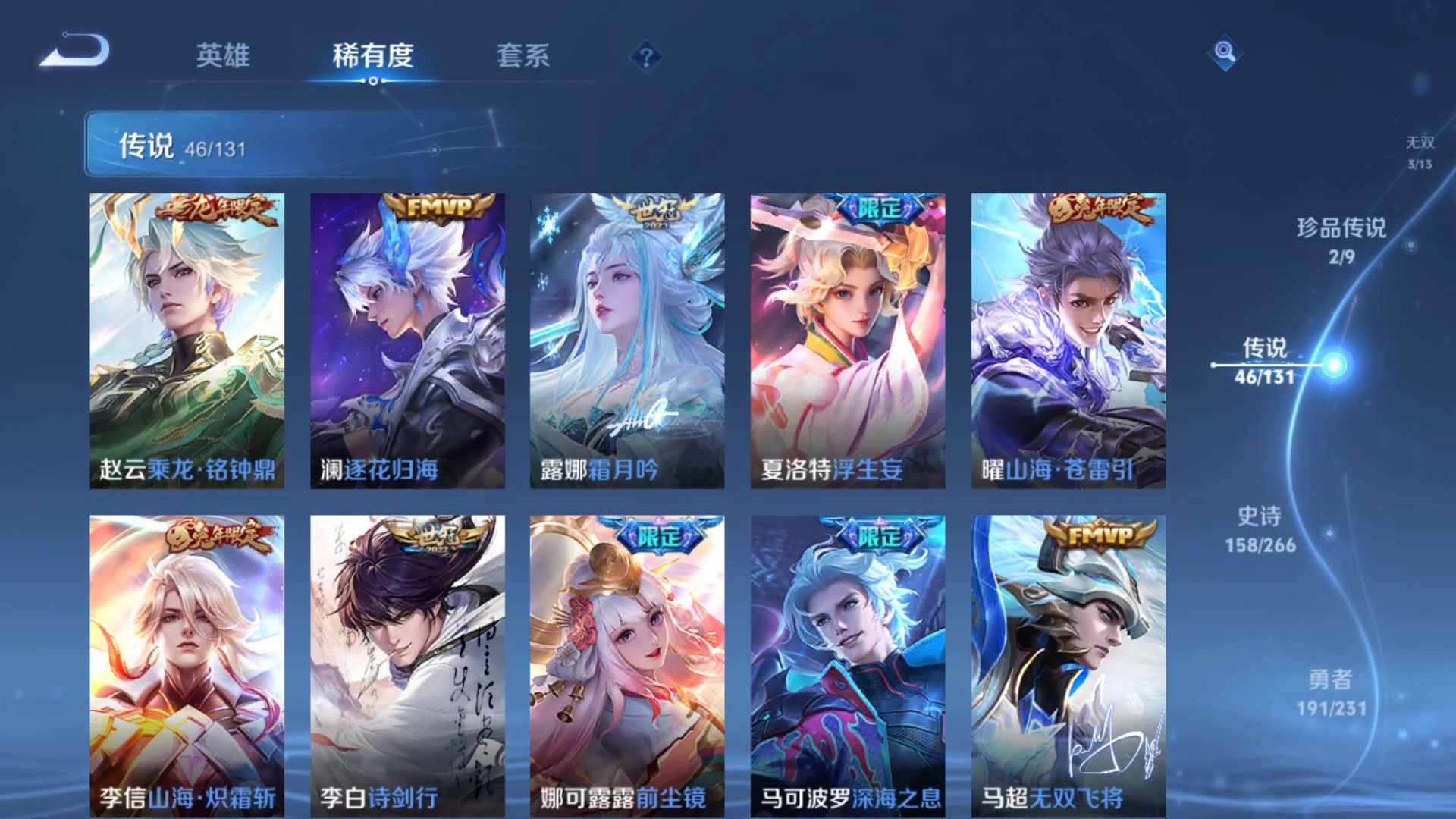Click the 龙年限定 badge on 赵云 skin
This screenshot has width=1456, height=819.
(217, 208)
